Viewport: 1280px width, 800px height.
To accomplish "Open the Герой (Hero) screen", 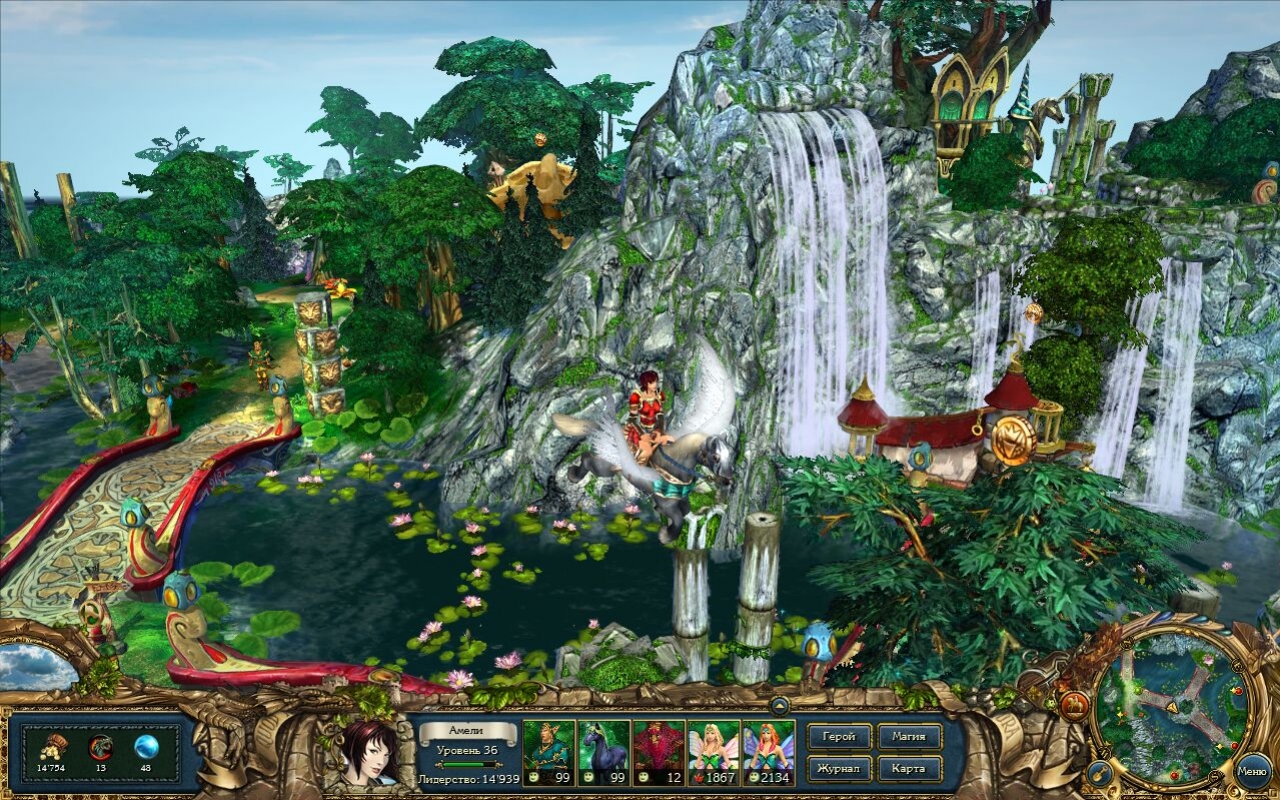I will pyautogui.click(x=839, y=737).
